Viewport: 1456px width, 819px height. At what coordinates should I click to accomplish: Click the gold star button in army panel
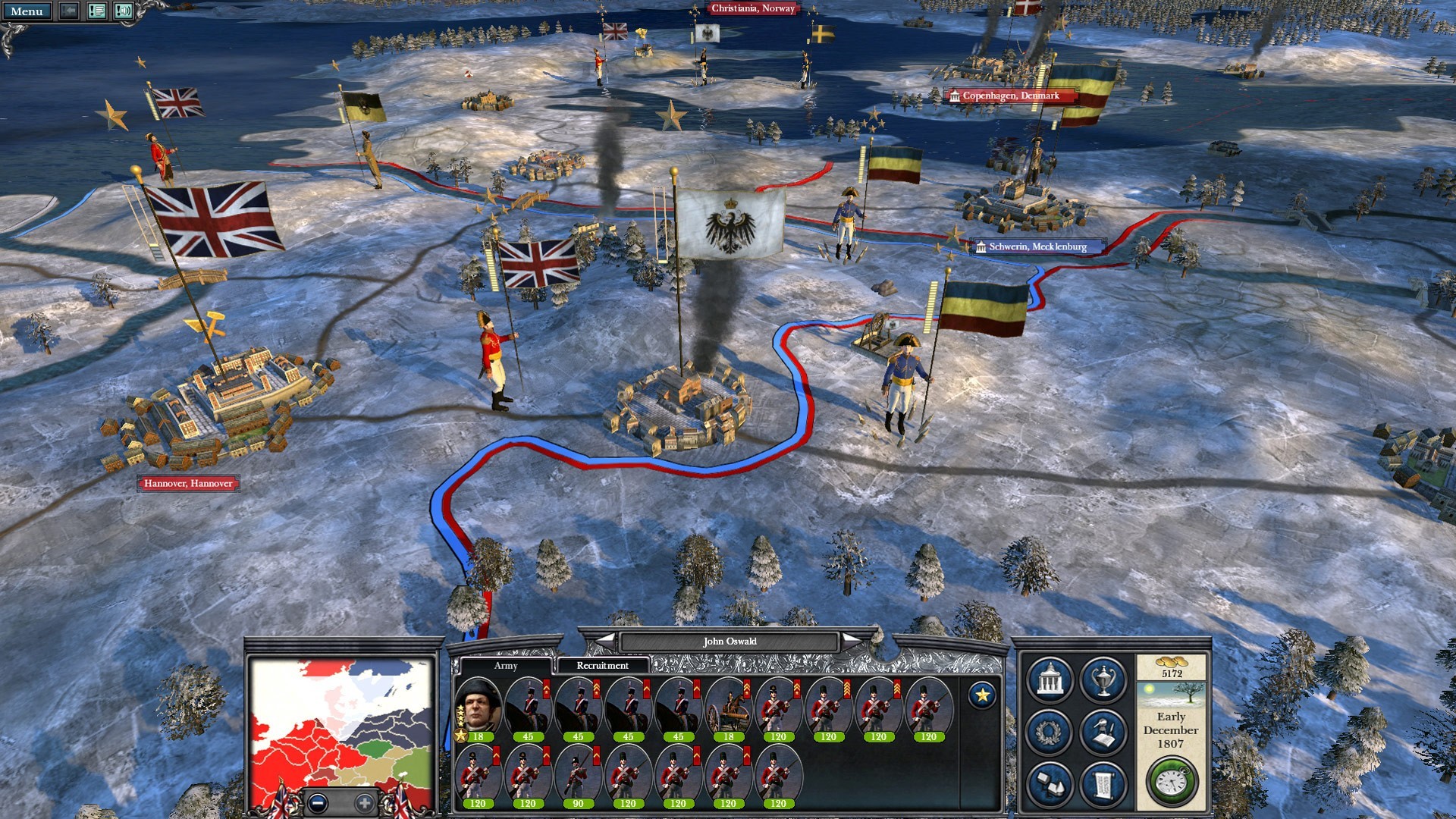click(x=982, y=695)
